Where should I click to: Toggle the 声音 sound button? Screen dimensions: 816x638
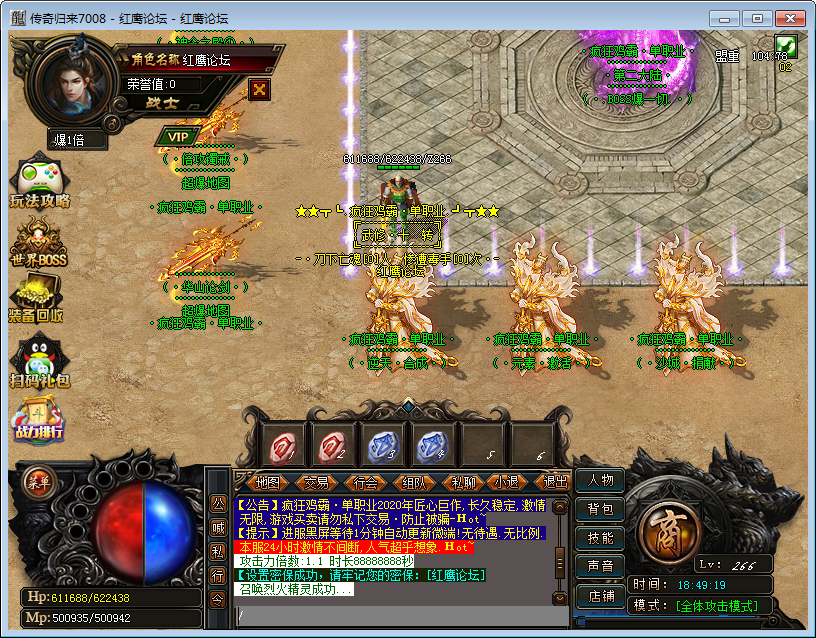[x=600, y=567]
